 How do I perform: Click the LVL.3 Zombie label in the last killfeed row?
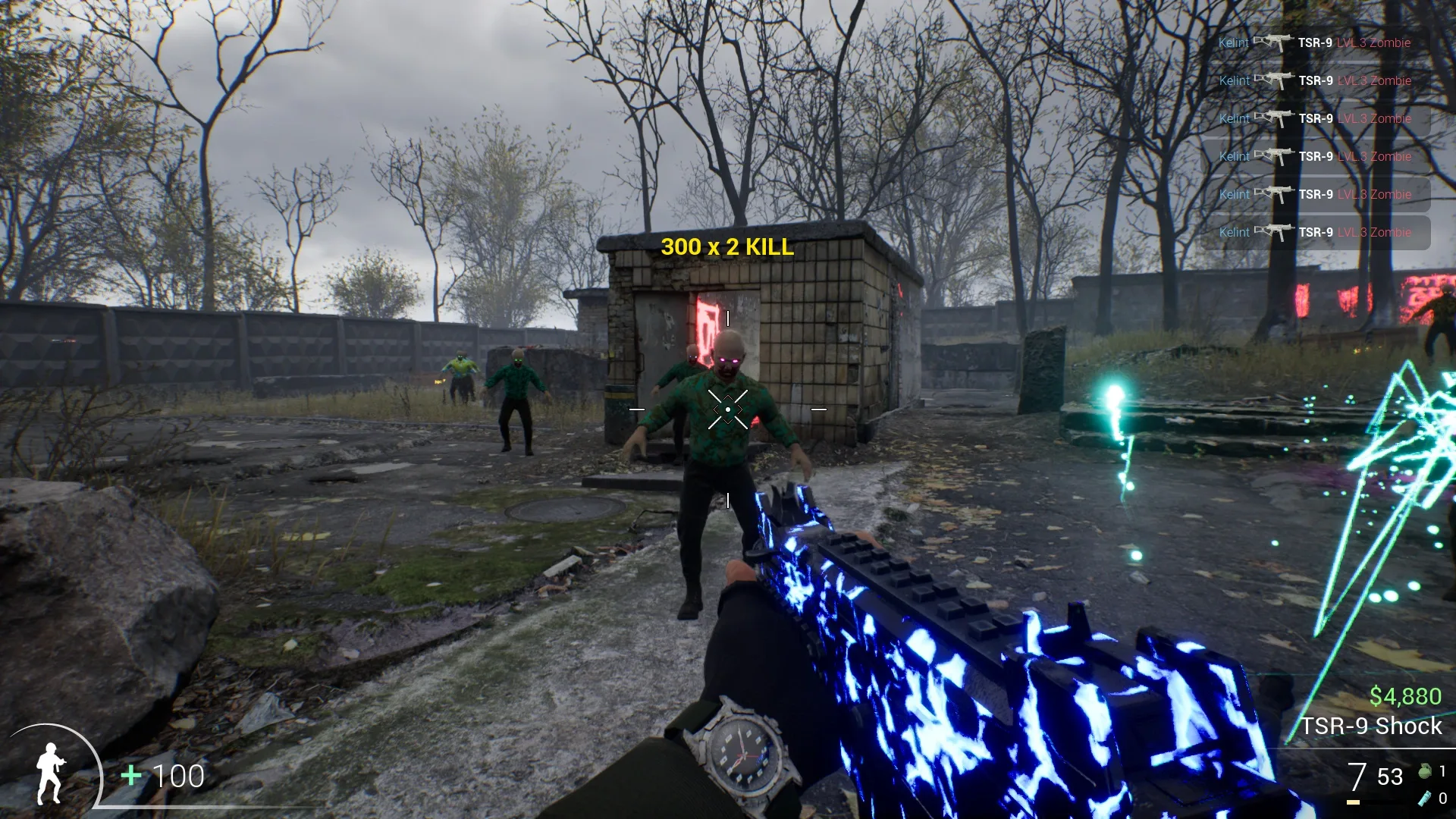point(1373,232)
